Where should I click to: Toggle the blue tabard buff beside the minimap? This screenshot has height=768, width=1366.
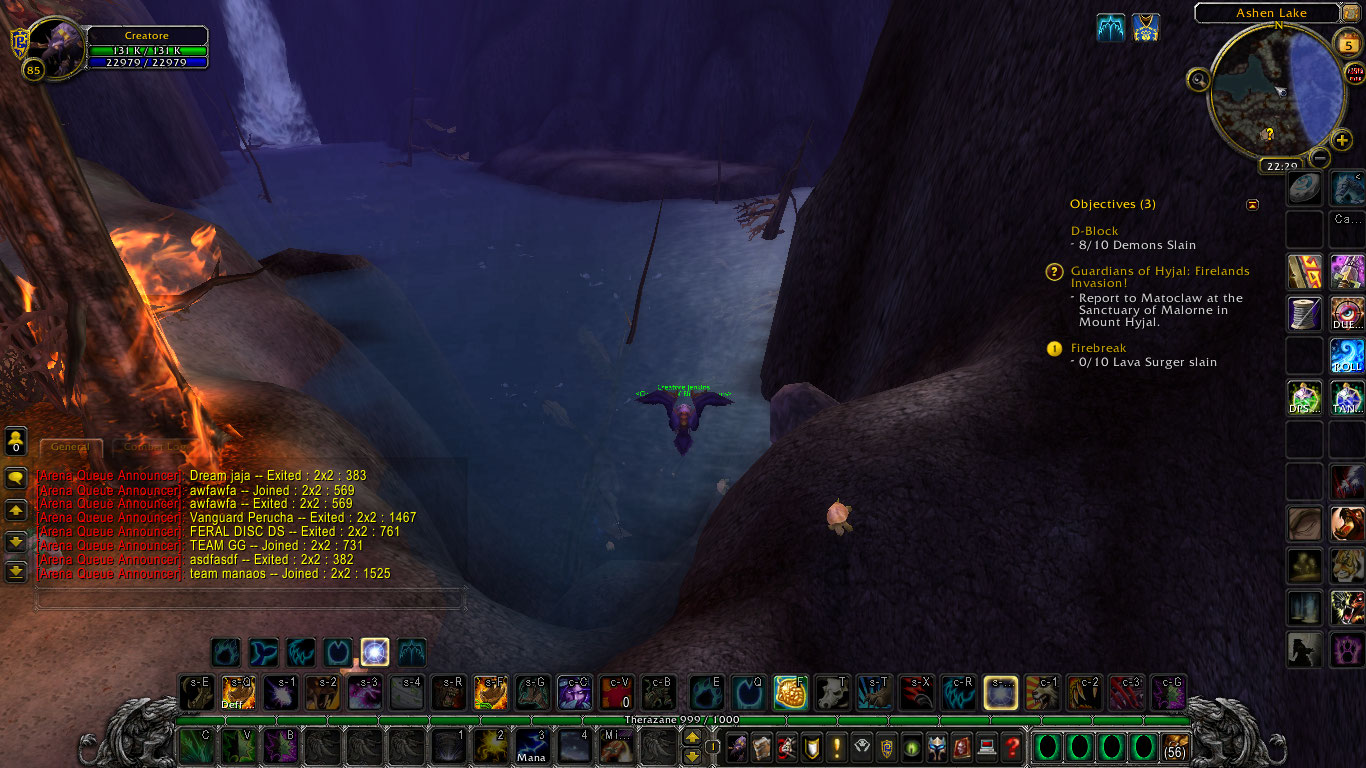point(1145,28)
